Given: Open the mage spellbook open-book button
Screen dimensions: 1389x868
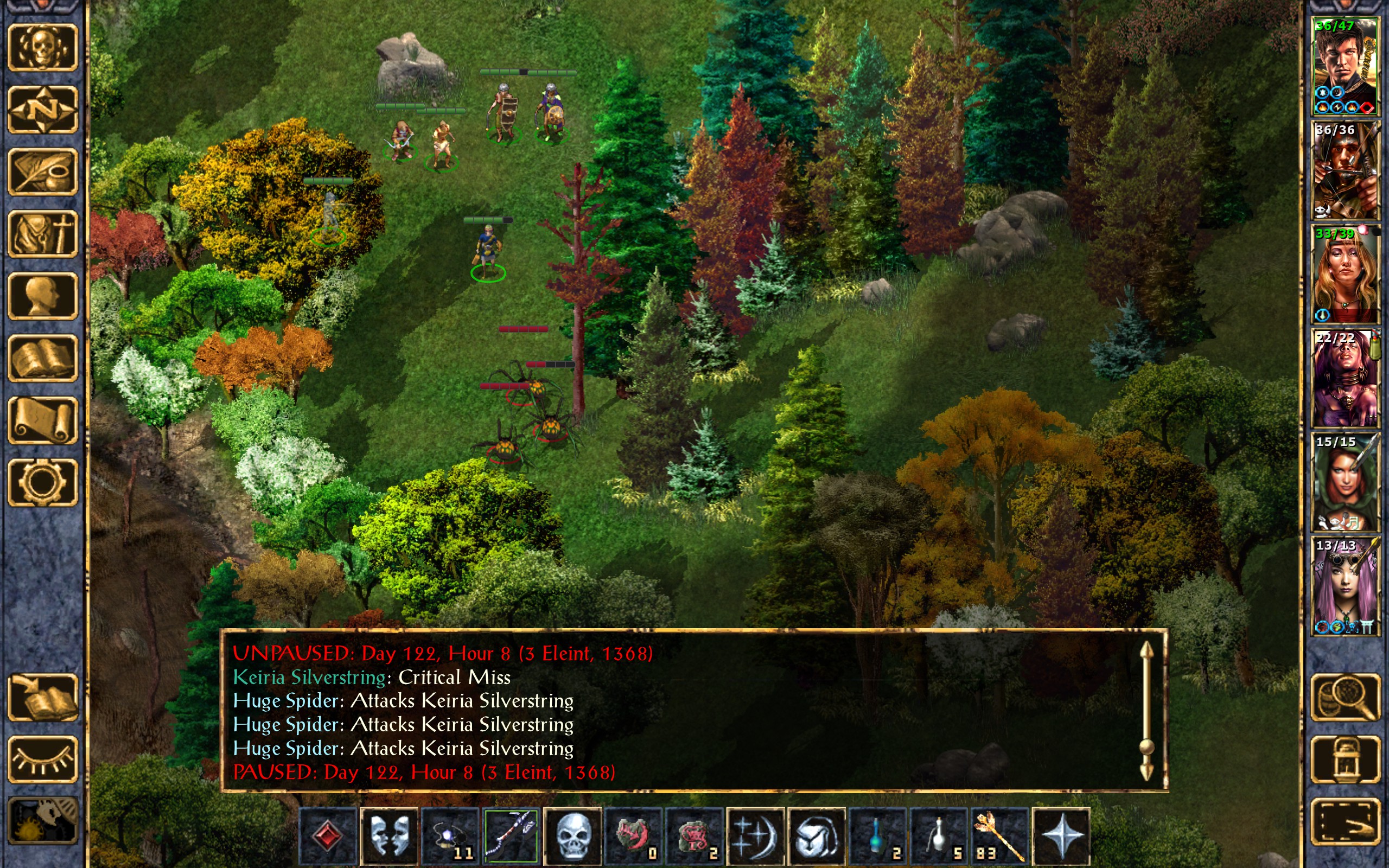Looking at the screenshot, I should click(42, 358).
